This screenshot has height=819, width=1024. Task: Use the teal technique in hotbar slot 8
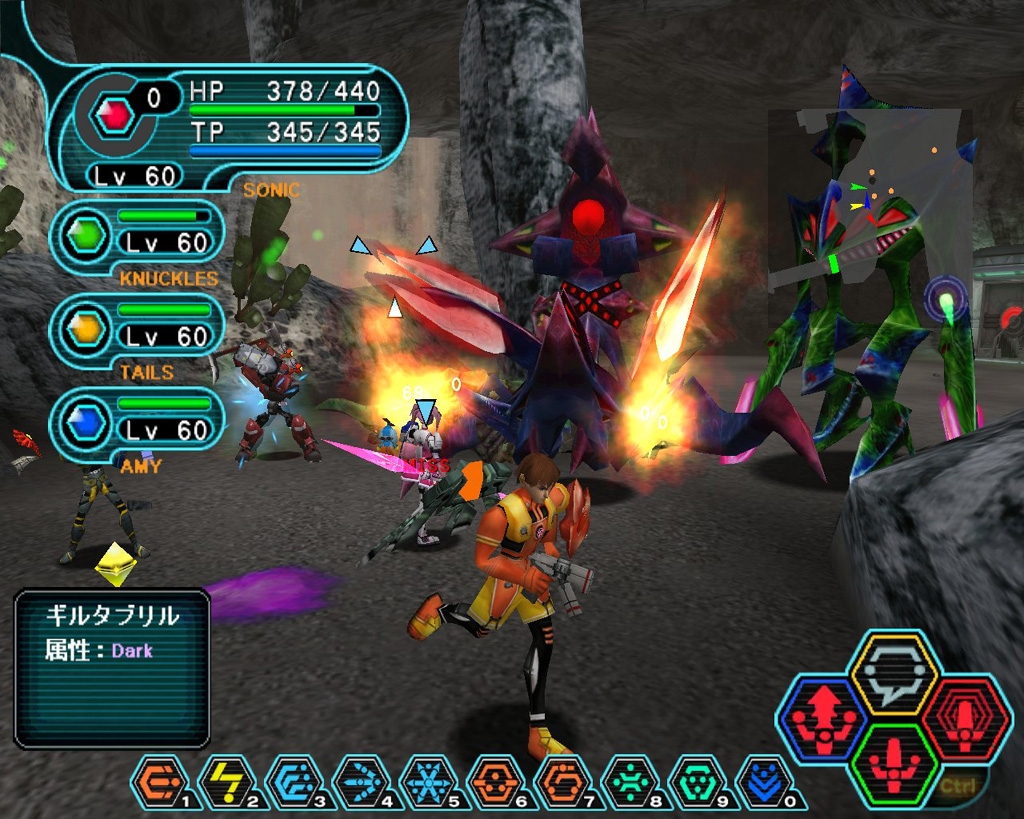click(631, 781)
